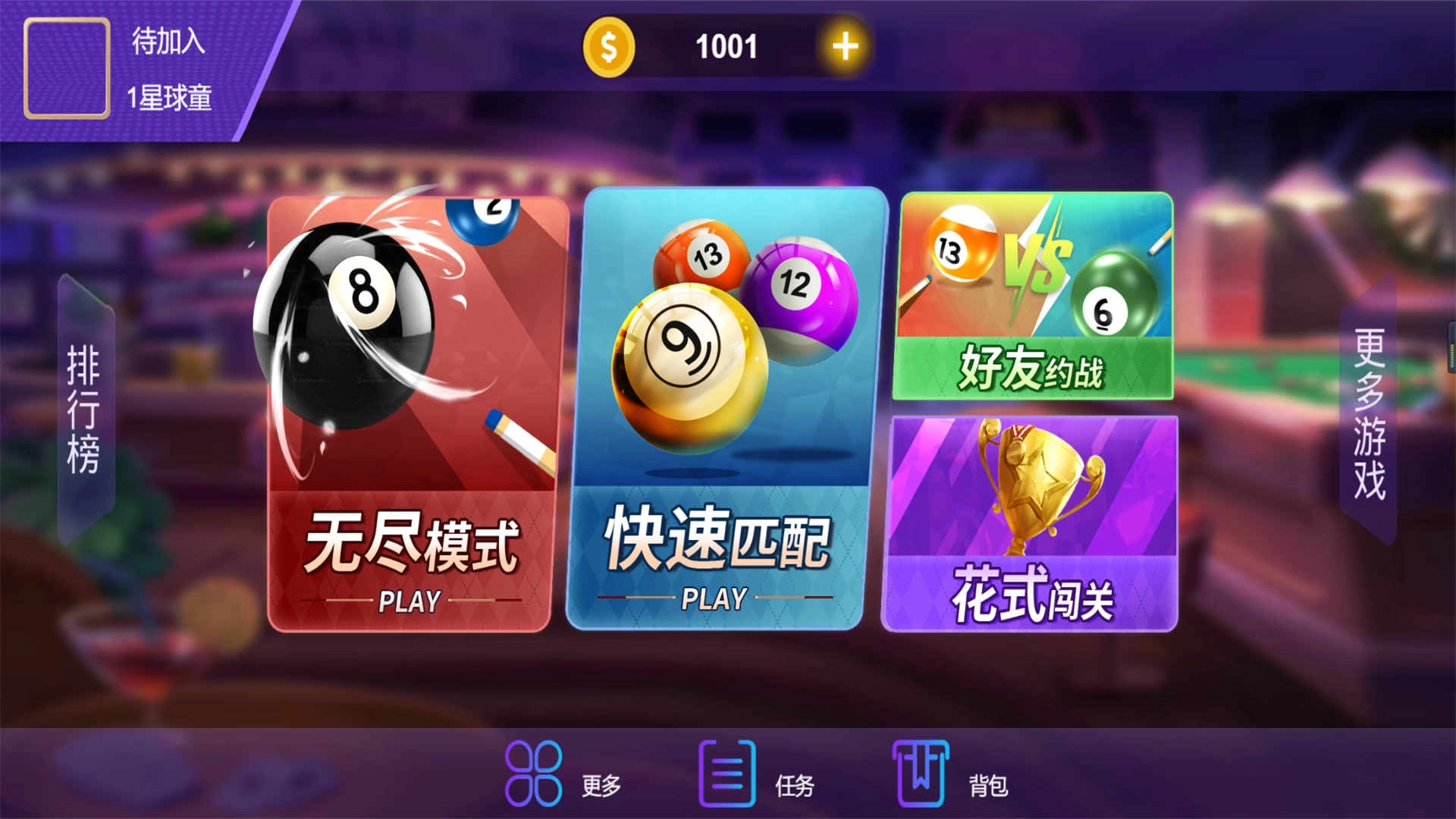Click the coin balance showing 1001
The height and width of the screenshot is (819, 1456).
(726, 45)
